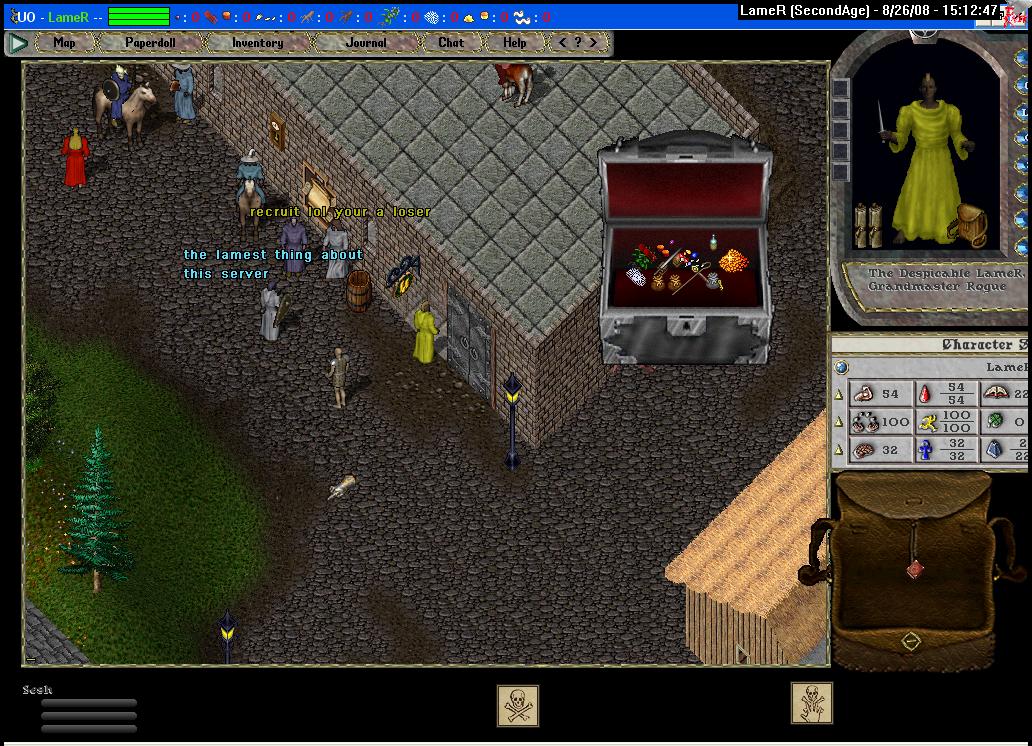Click the scrolls on the paperdoll

(x=867, y=226)
